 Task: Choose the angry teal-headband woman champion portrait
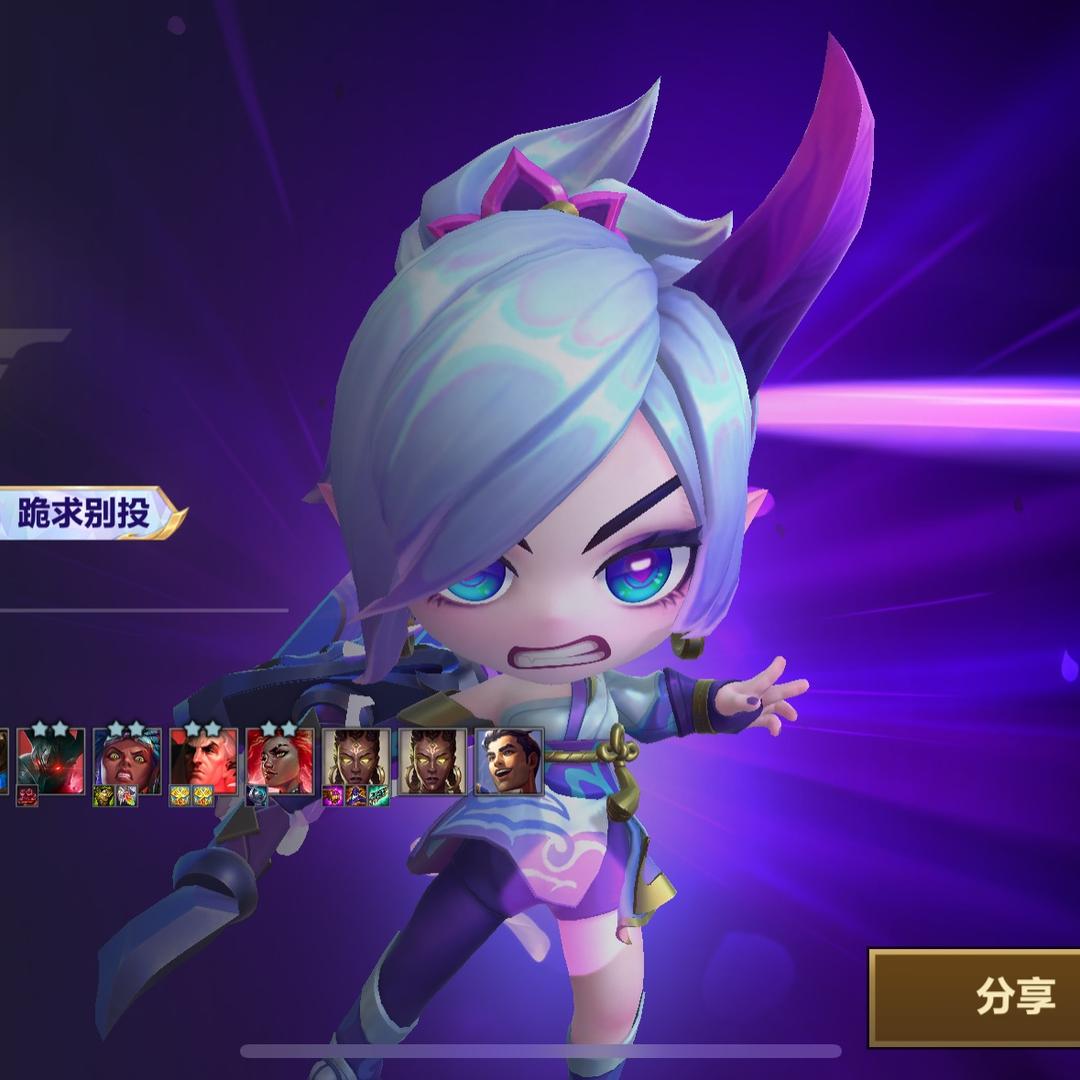[x=127, y=762]
